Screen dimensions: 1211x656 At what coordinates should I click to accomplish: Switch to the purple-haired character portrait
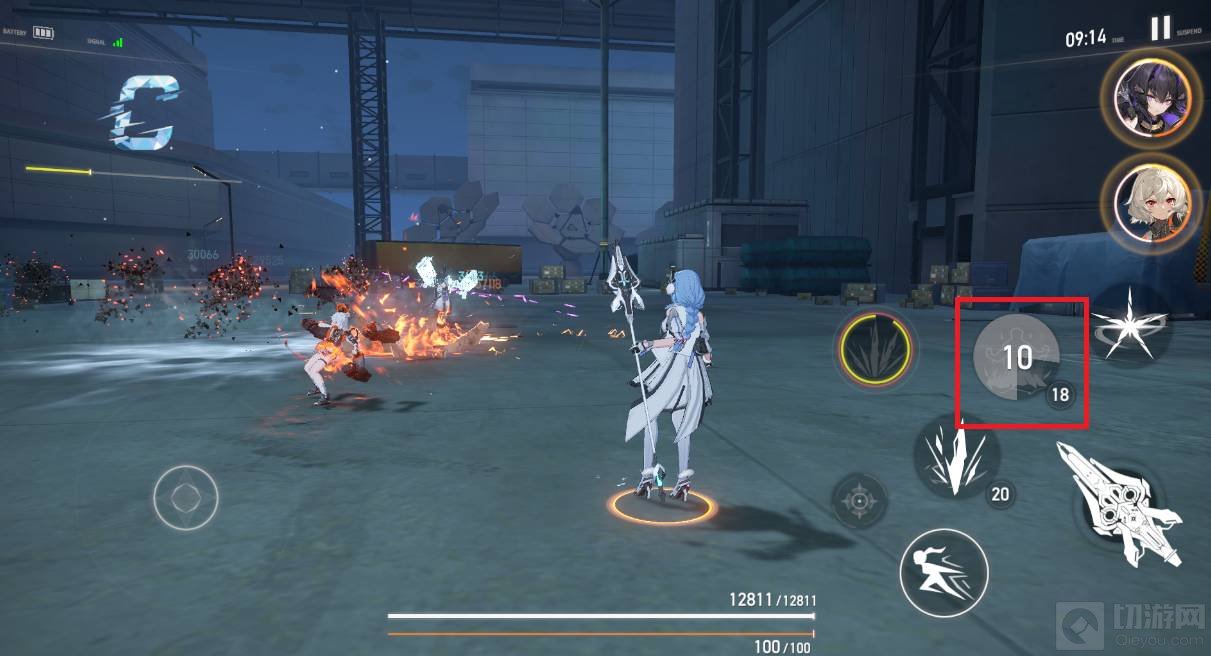1150,96
